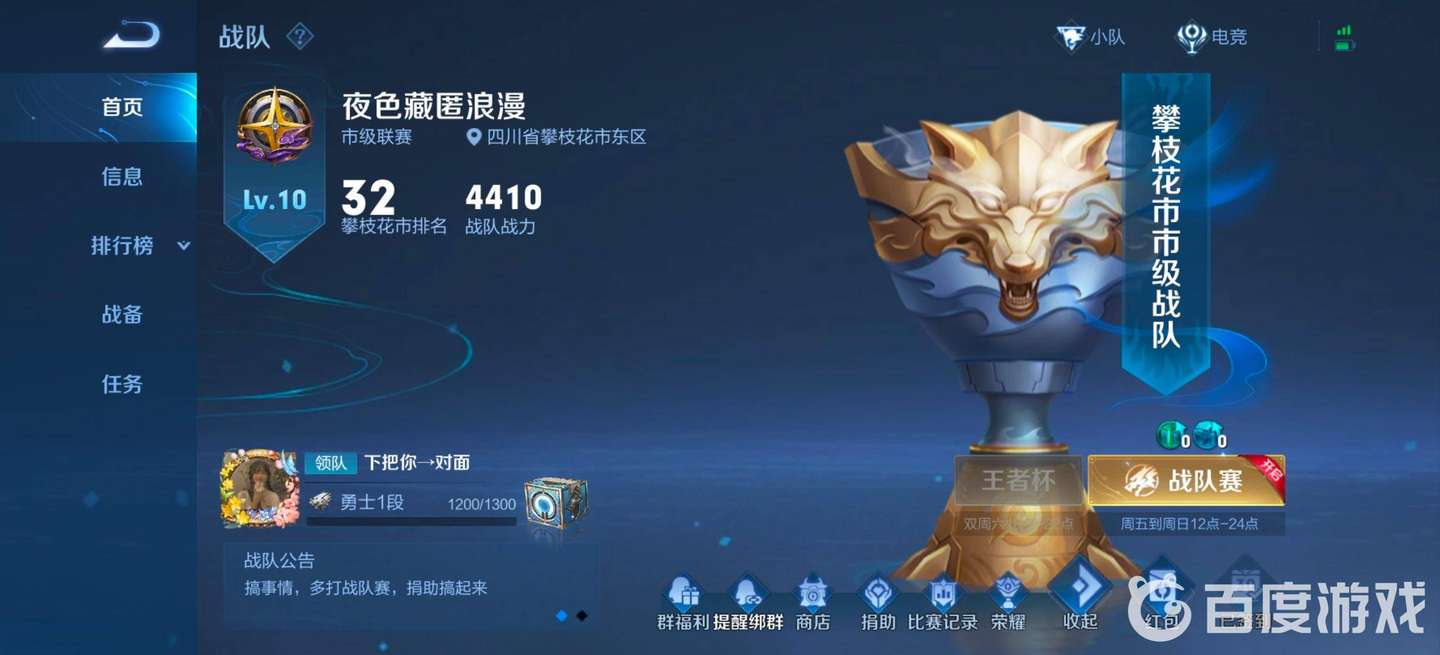Expand the 排行榜 ranking menu
The width and height of the screenshot is (1440, 655).
tap(139, 246)
